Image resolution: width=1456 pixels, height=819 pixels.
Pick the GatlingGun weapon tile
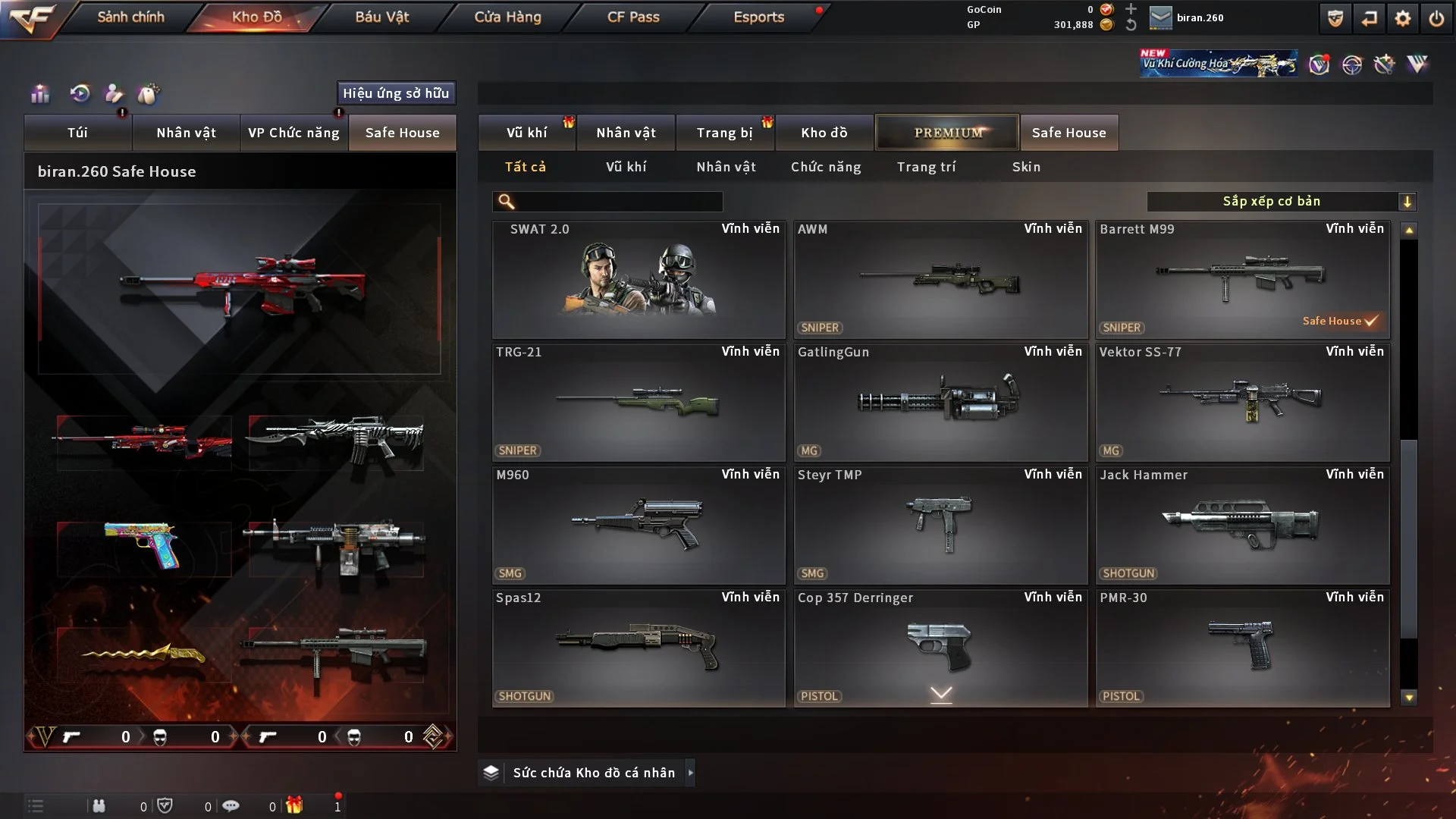tap(940, 403)
